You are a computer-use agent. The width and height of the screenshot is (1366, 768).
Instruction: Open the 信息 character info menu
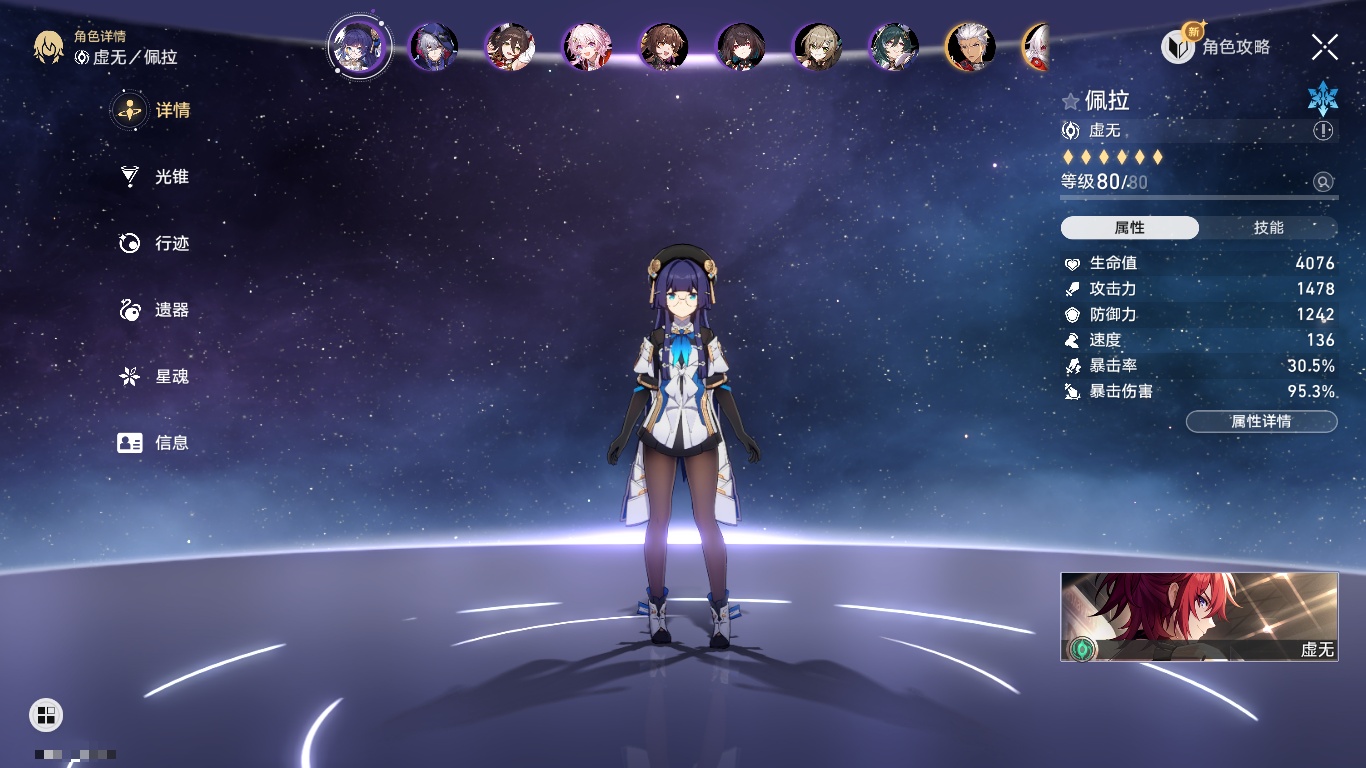155,443
